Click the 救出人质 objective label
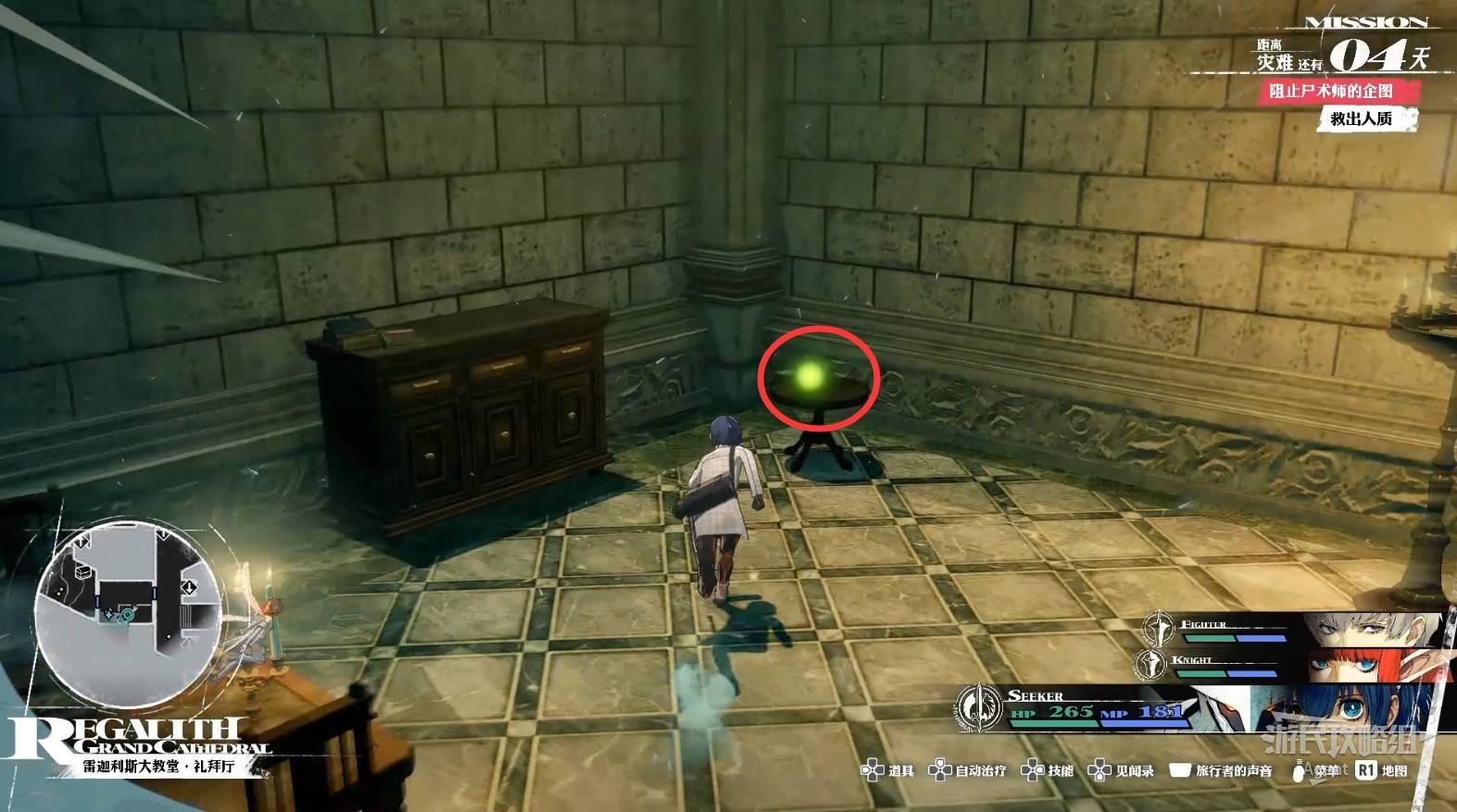The width and height of the screenshot is (1457, 812). (x=1362, y=119)
